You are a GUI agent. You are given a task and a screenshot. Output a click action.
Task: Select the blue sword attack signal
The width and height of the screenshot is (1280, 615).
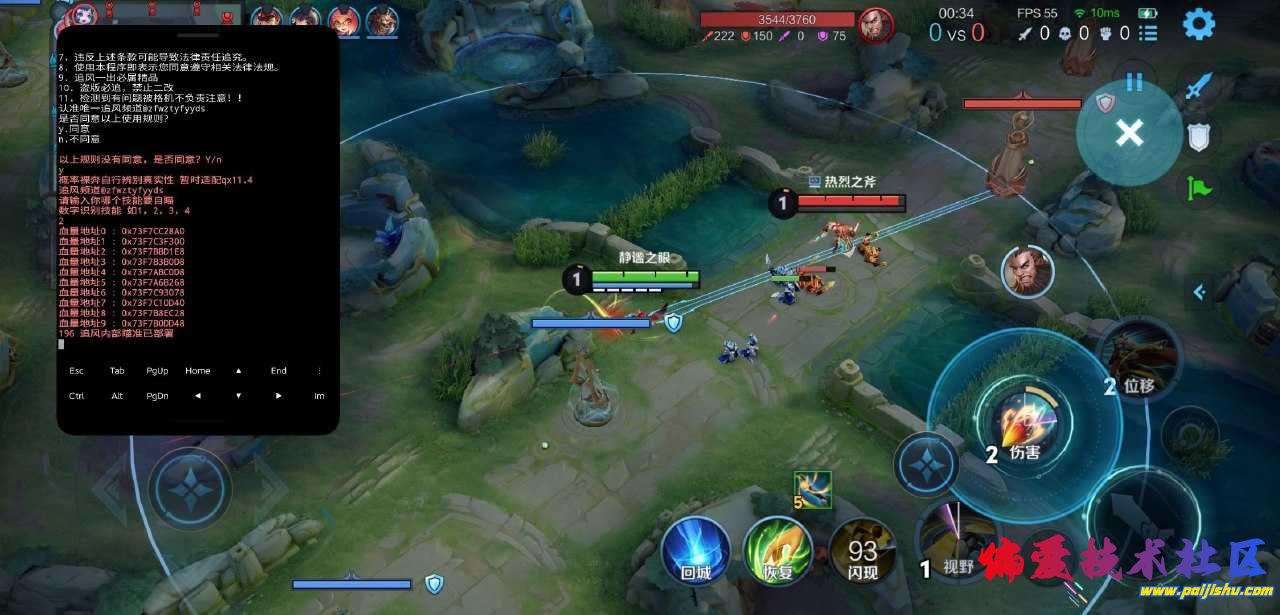(x=1198, y=88)
